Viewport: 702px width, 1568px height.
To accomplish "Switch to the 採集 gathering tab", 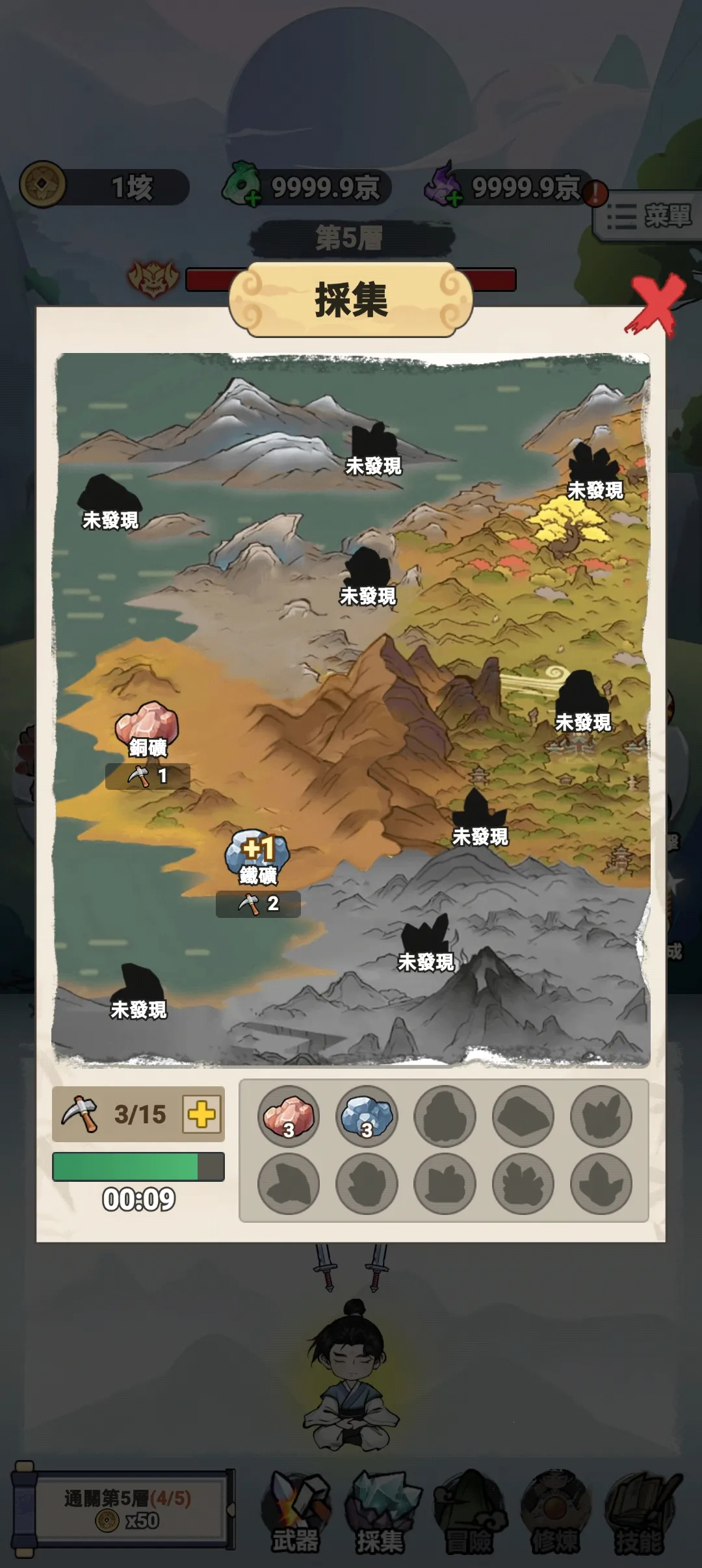I will 382,1512.
